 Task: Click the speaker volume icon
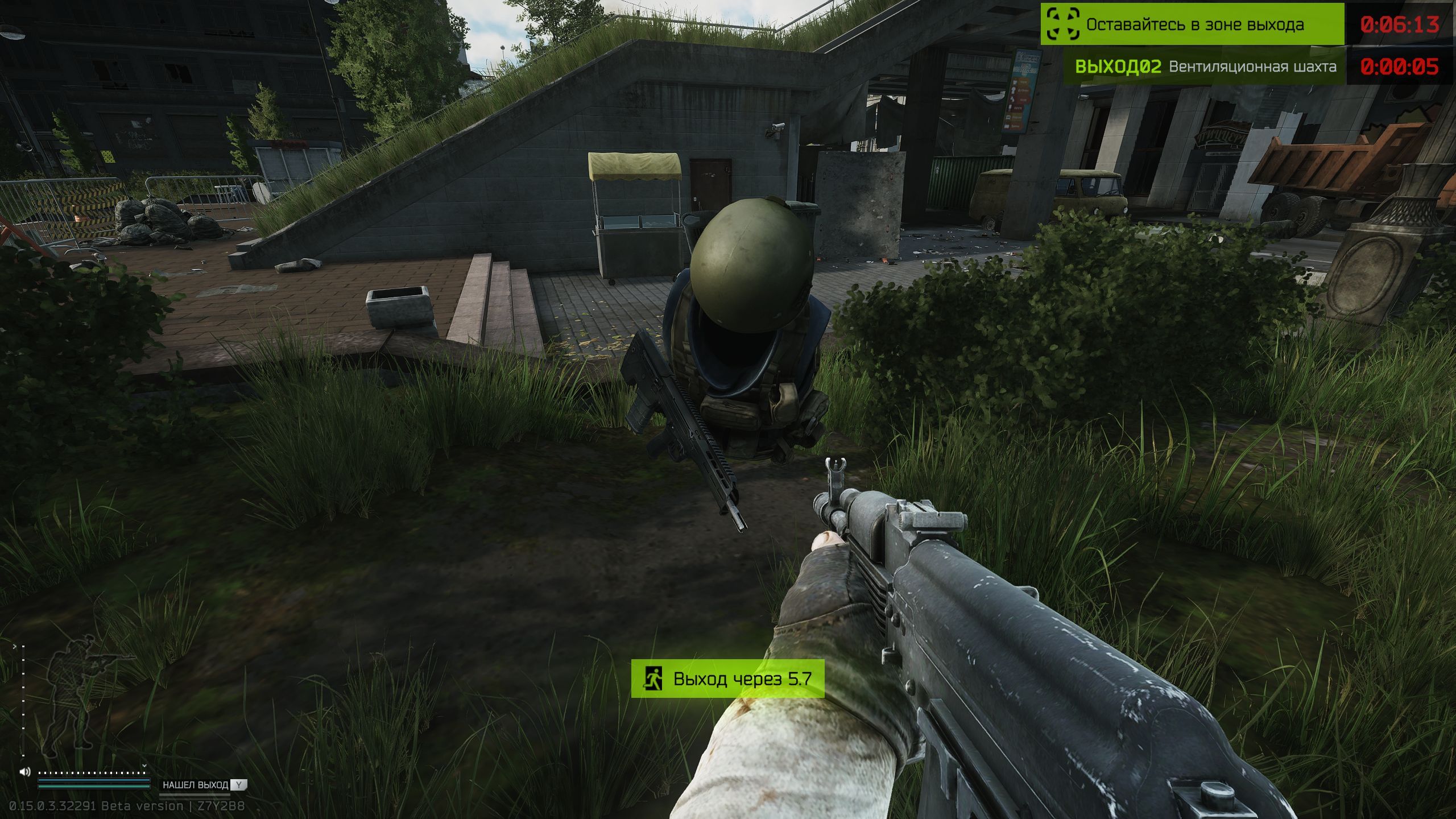pos(23,771)
